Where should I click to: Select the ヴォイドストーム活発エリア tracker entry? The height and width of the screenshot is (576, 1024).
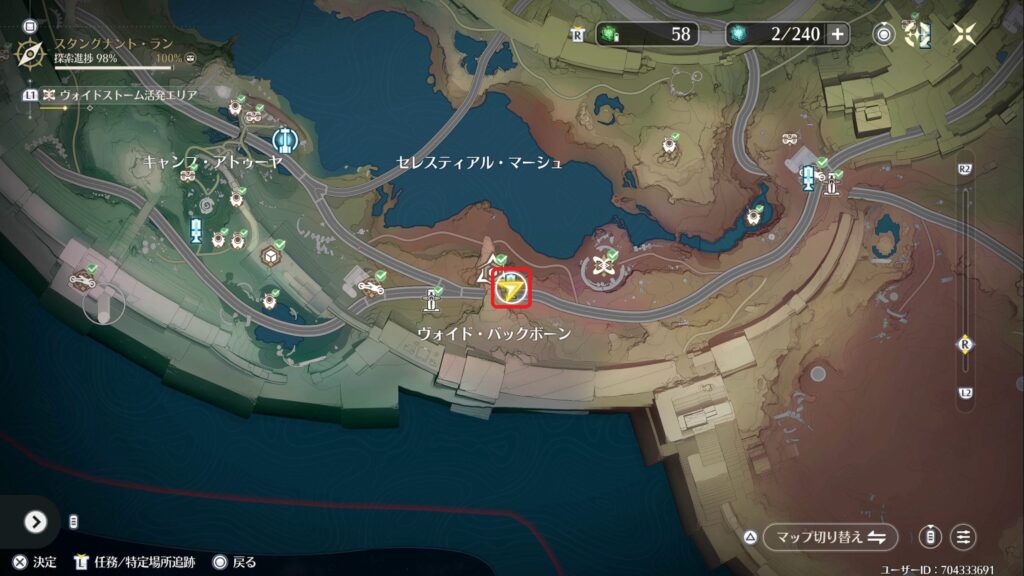pyautogui.click(x=120, y=95)
